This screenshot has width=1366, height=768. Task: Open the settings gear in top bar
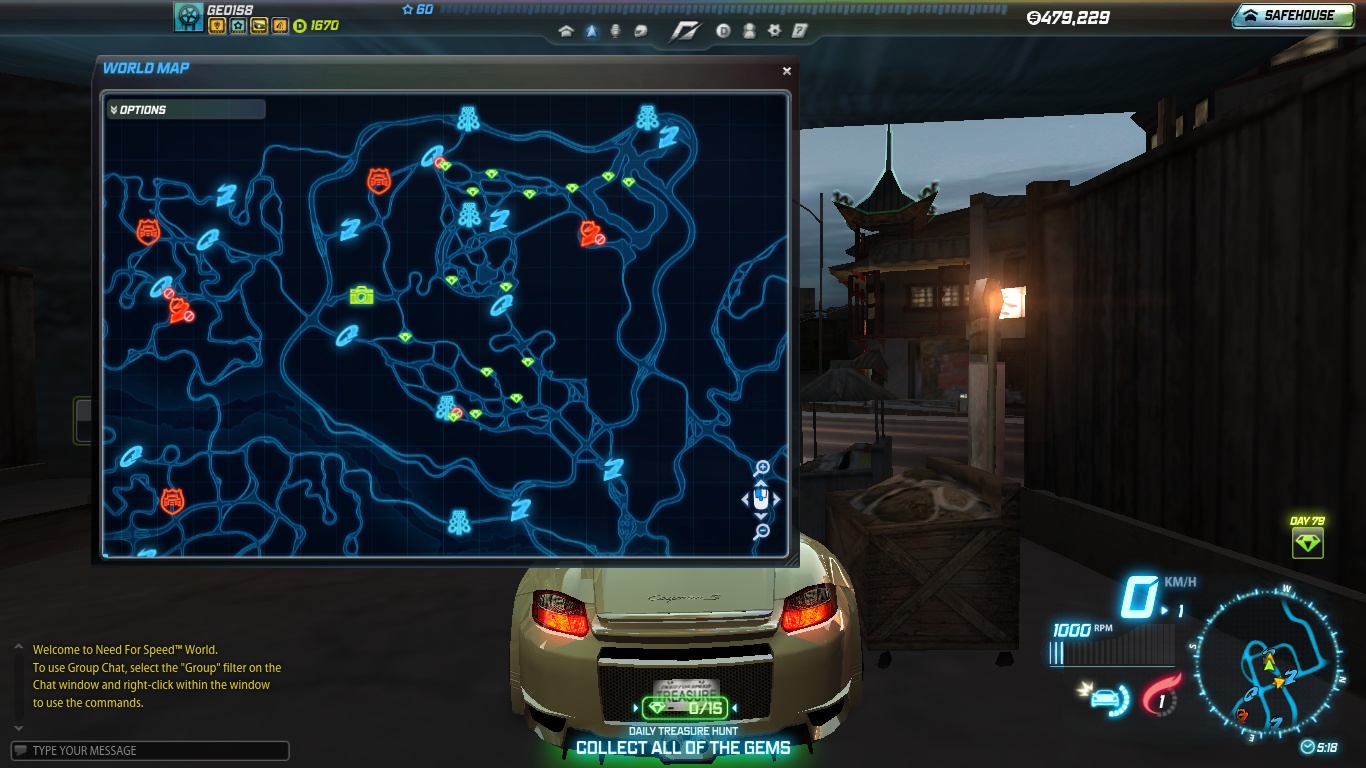tap(774, 31)
